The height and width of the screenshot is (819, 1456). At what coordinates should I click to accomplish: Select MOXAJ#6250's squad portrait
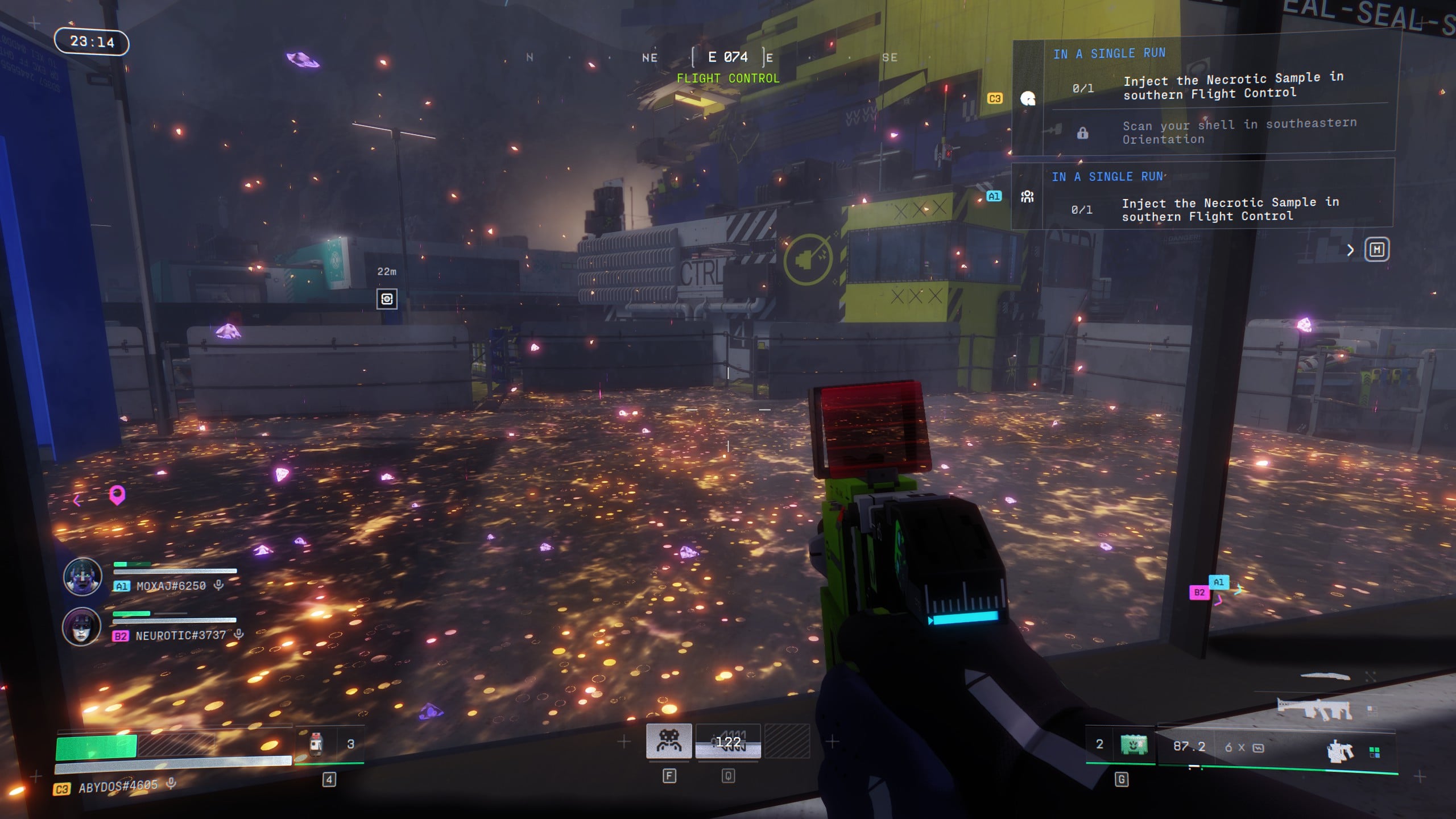point(82,576)
